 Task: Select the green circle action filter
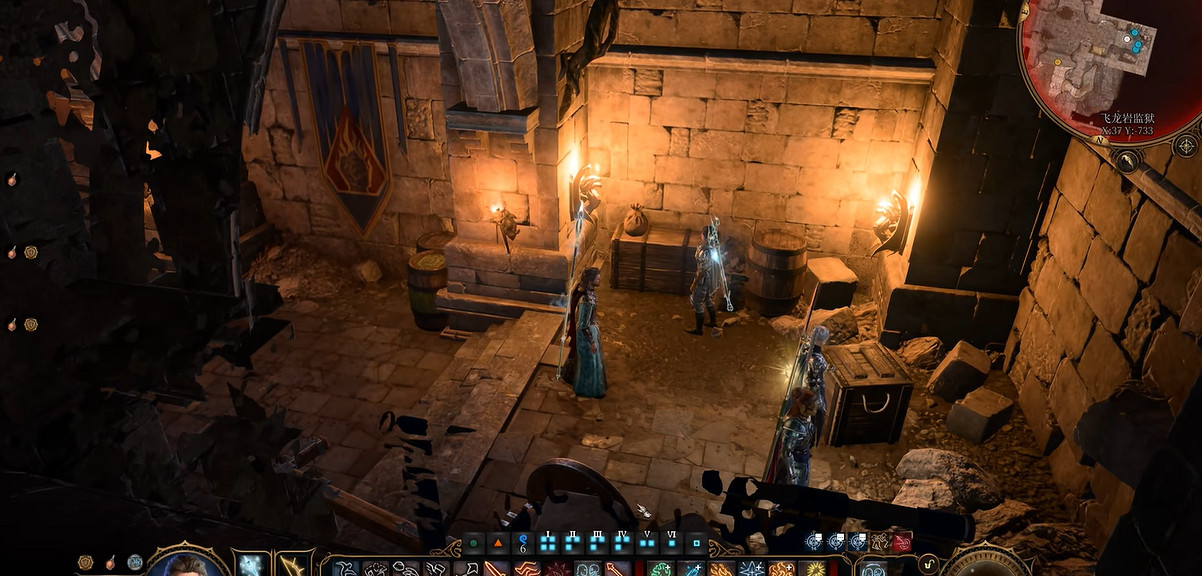pos(473,544)
